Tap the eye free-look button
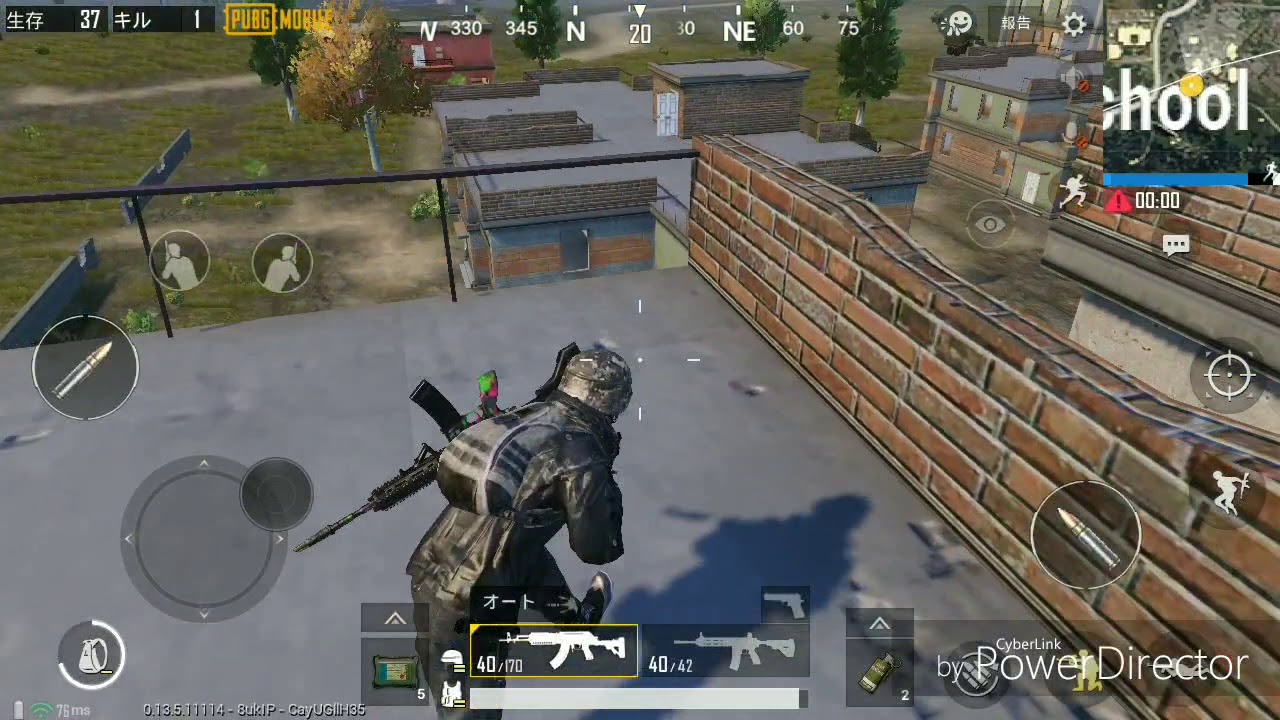Image resolution: width=1280 pixels, height=720 pixels. tap(991, 225)
